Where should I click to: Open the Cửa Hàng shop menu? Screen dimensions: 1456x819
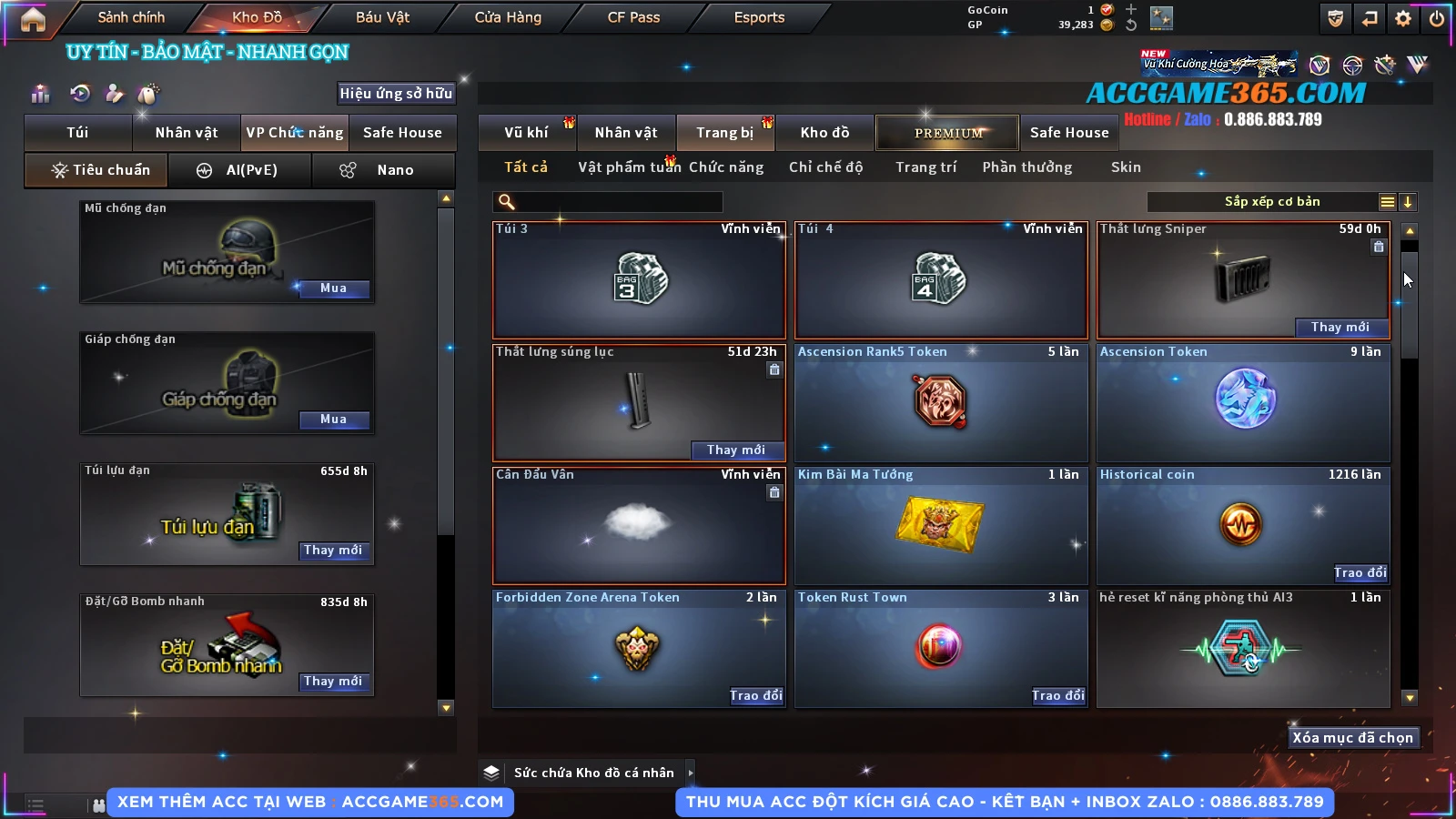508,17
